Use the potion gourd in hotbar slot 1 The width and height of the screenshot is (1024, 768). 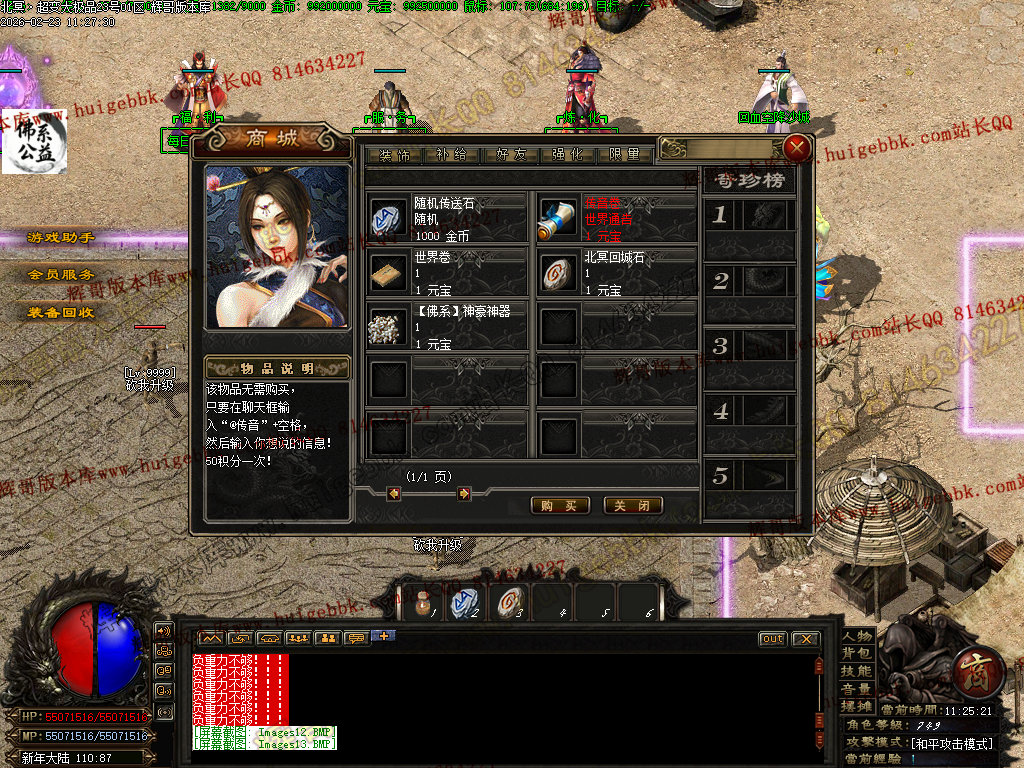[x=423, y=603]
